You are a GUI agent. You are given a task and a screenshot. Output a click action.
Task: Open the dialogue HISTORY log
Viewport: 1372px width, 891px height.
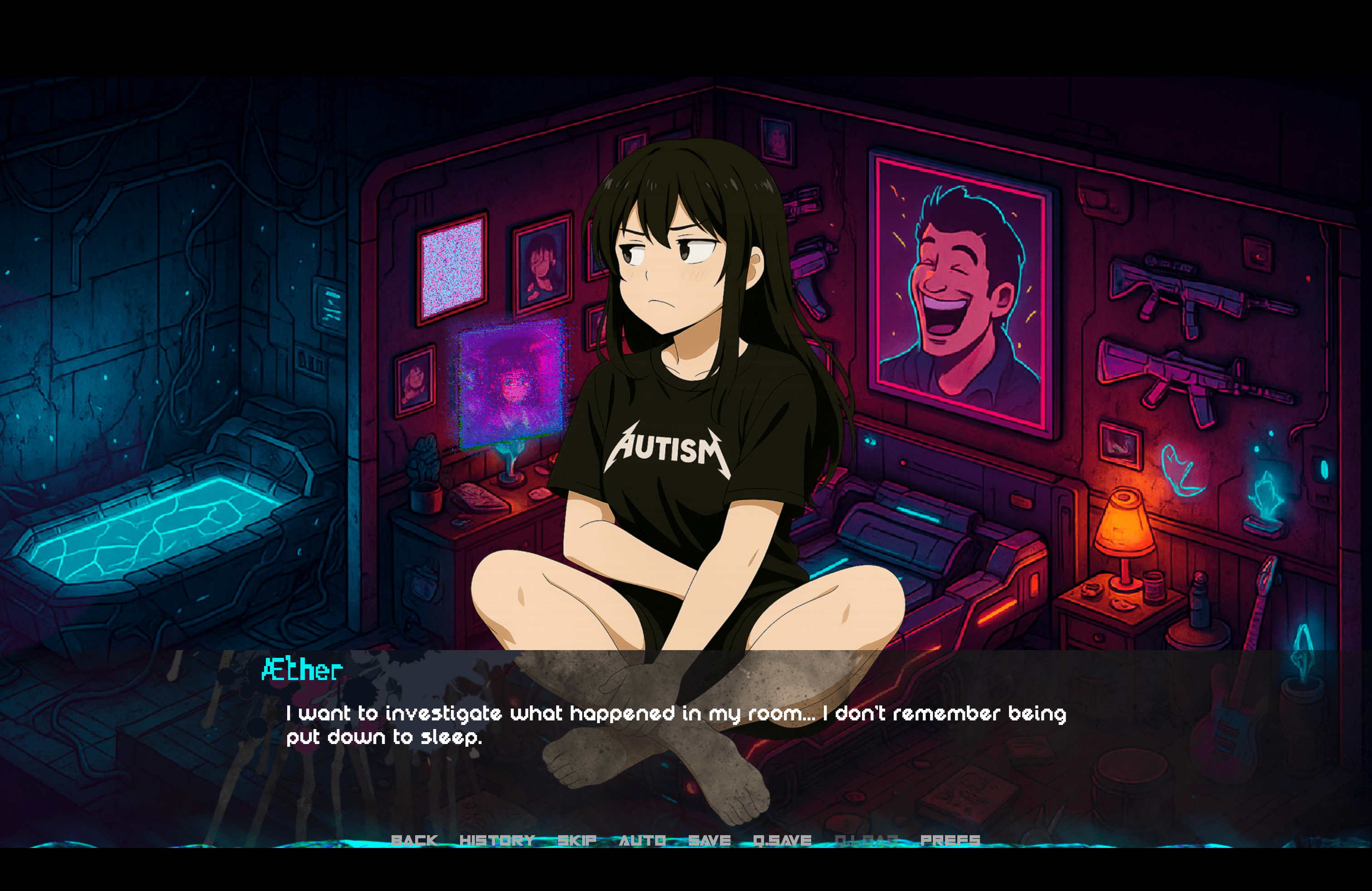[497, 840]
